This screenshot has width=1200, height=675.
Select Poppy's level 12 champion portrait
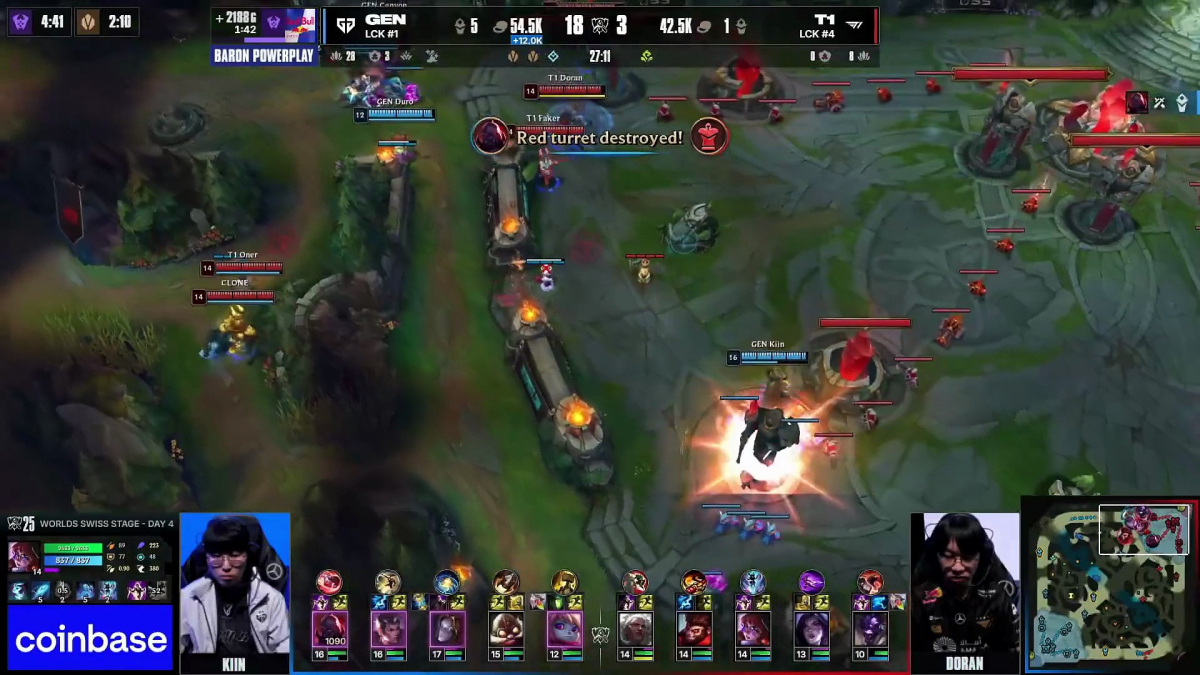point(564,629)
